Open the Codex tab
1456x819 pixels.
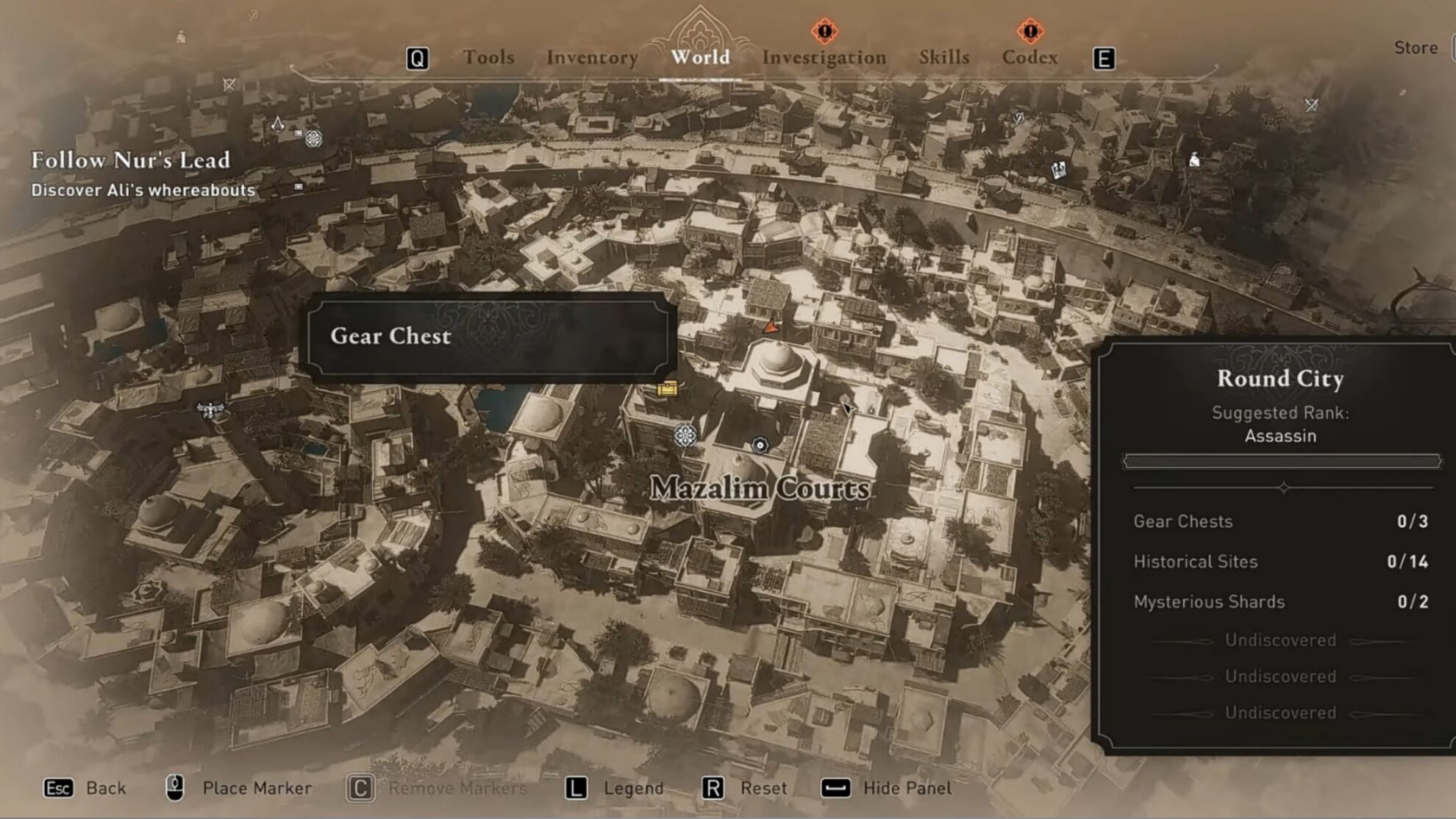[x=1029, y=57]
